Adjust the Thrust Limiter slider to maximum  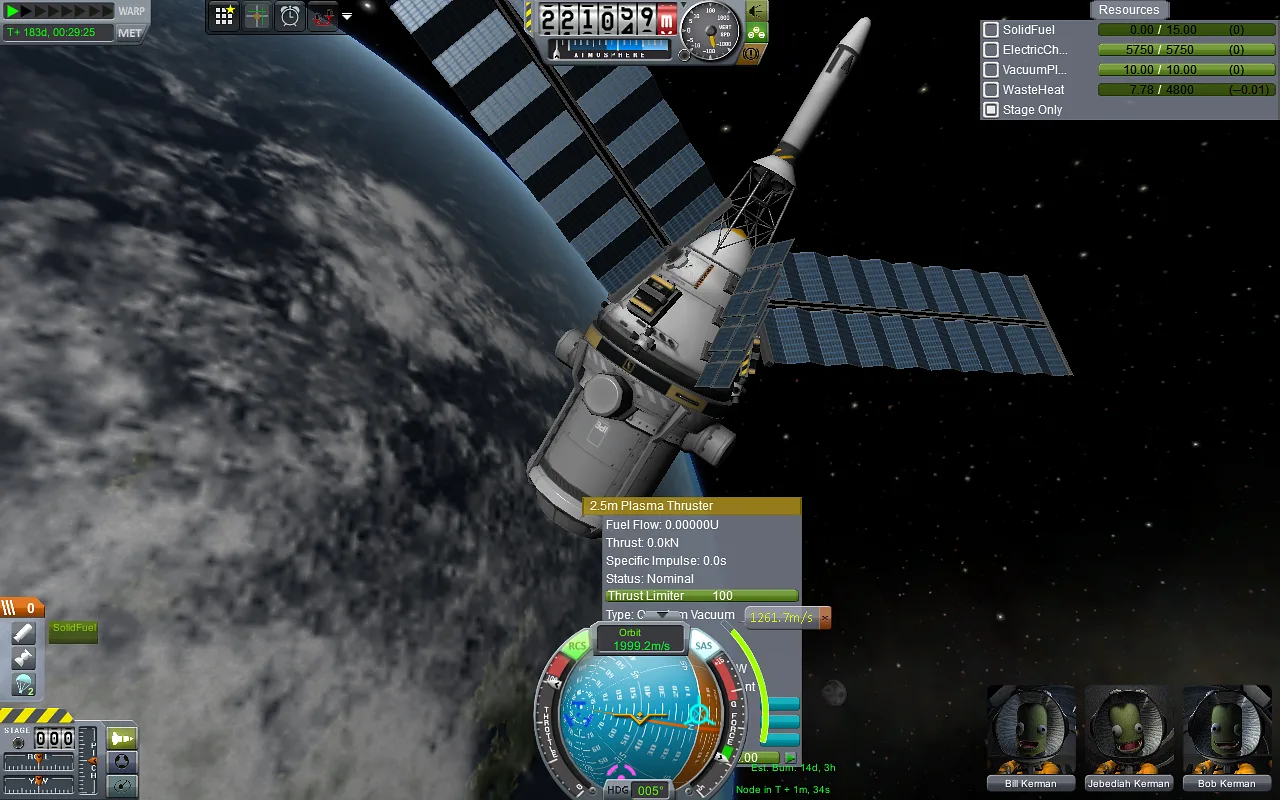point(795,596)
